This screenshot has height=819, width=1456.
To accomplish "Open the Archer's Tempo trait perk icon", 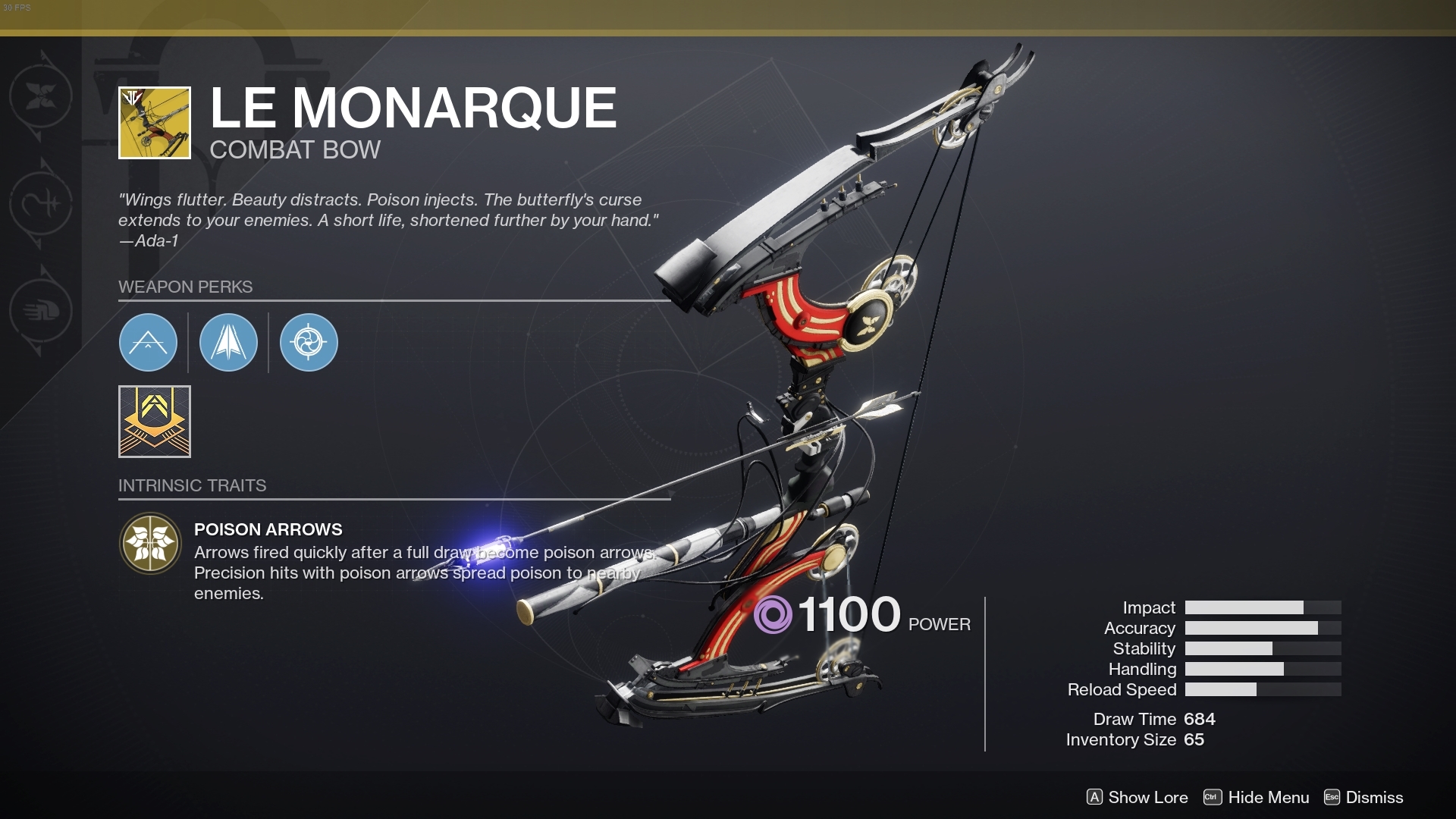I will (309, 343).
